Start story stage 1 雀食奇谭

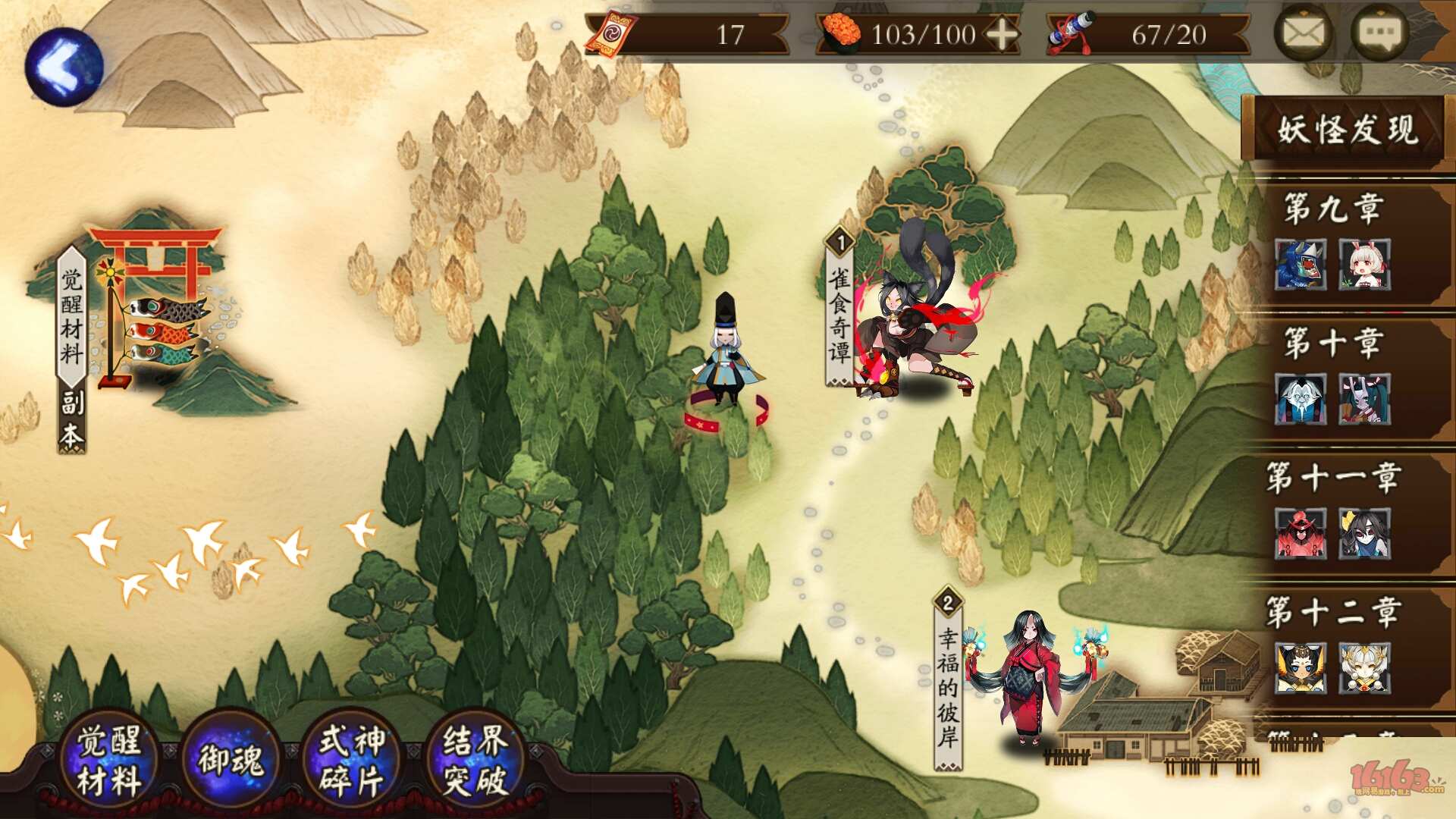pyautogui.click(x=910, y=318)
